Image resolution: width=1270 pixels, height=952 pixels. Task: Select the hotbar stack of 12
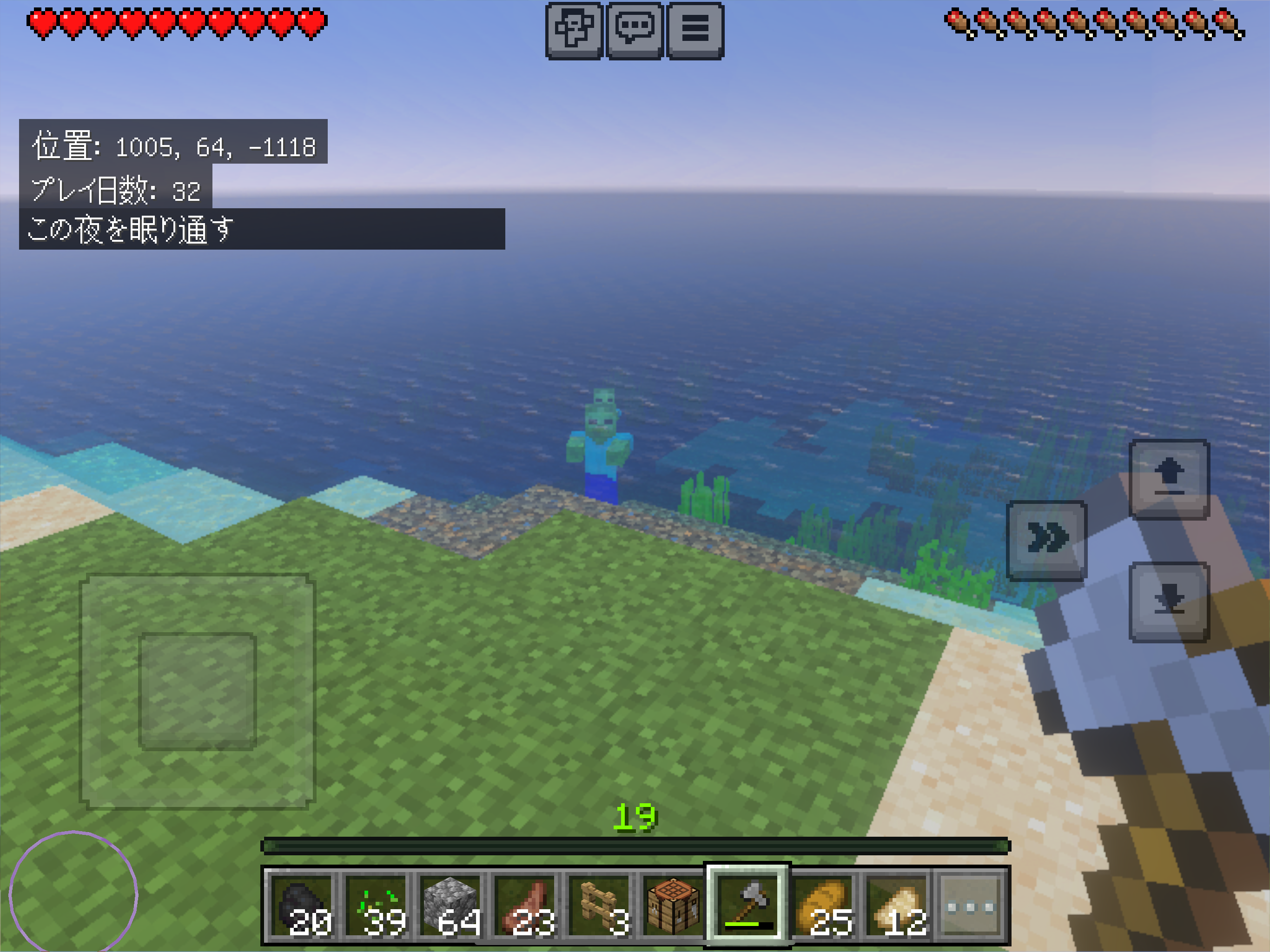point(896,906)
